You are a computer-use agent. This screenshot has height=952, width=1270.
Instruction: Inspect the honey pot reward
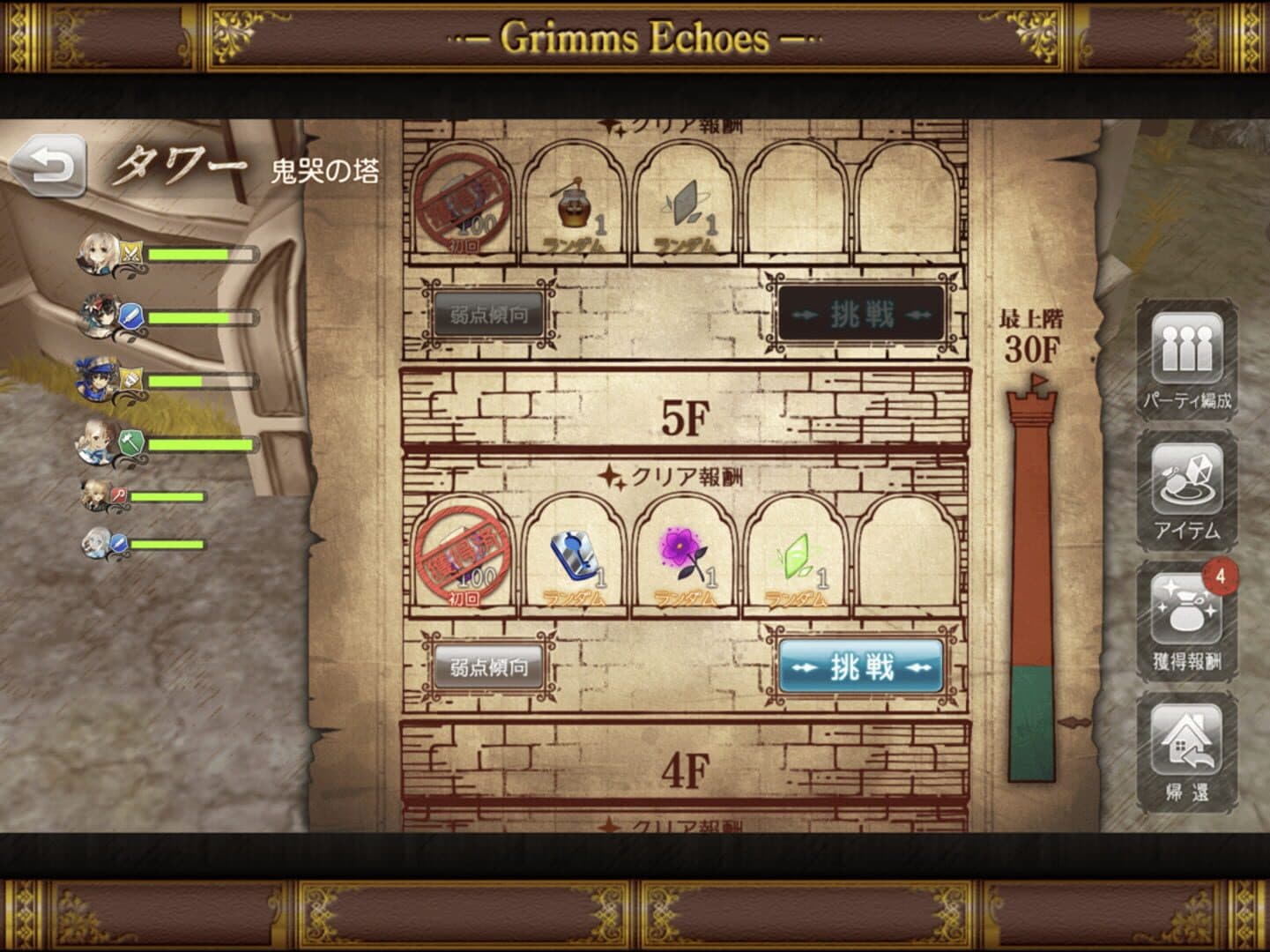tap(573, 206)
